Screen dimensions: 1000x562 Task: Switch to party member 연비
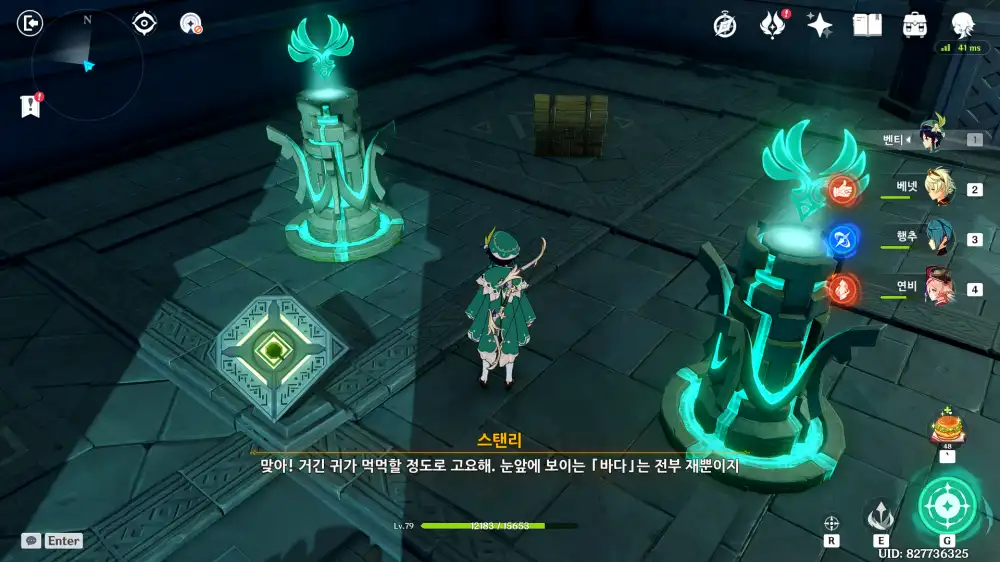(938, 288)
